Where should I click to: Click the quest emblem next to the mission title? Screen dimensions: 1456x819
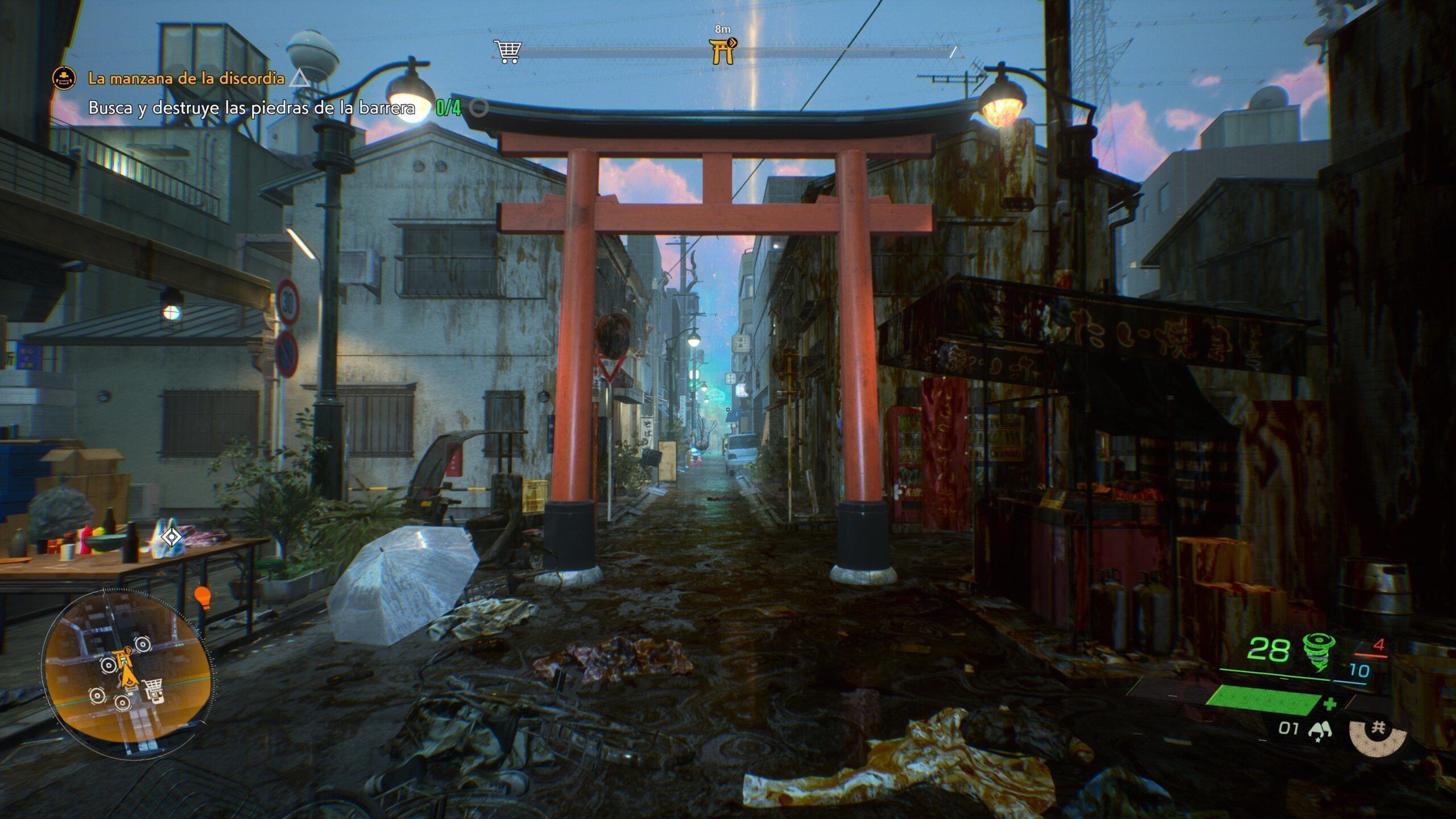[64, 78]
